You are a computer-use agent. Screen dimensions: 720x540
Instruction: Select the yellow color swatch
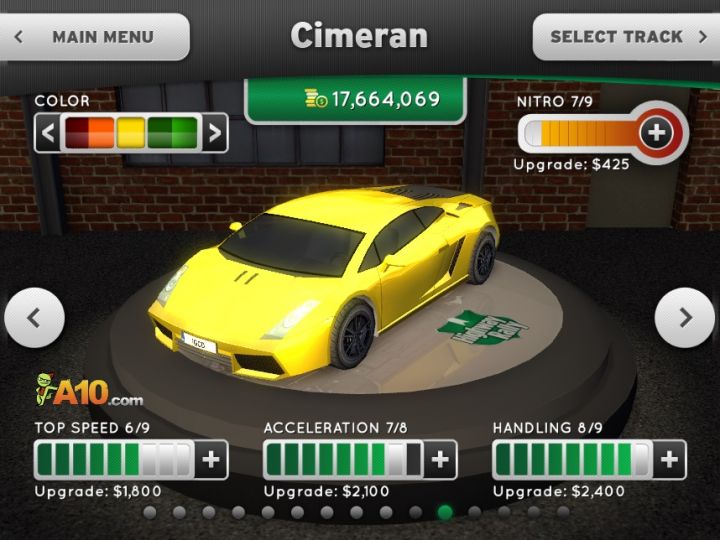(x=131, y=133)
